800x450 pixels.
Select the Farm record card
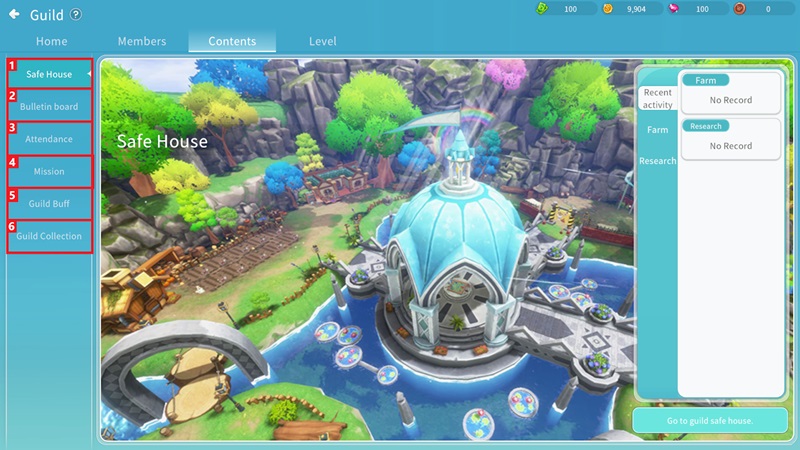point(730,93)
